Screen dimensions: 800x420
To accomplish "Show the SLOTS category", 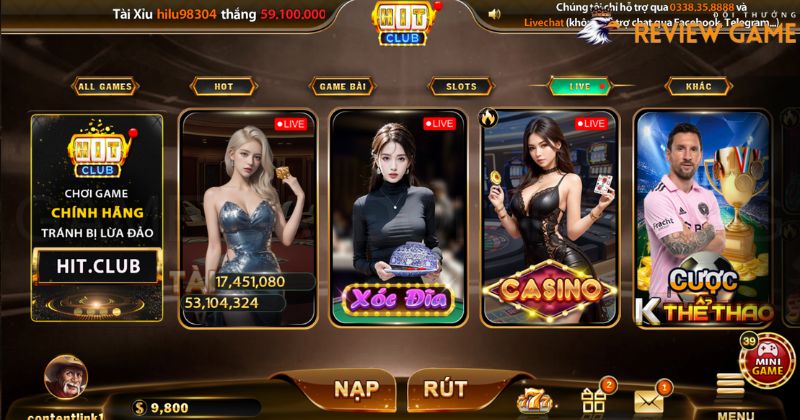I will click(461, 87).
